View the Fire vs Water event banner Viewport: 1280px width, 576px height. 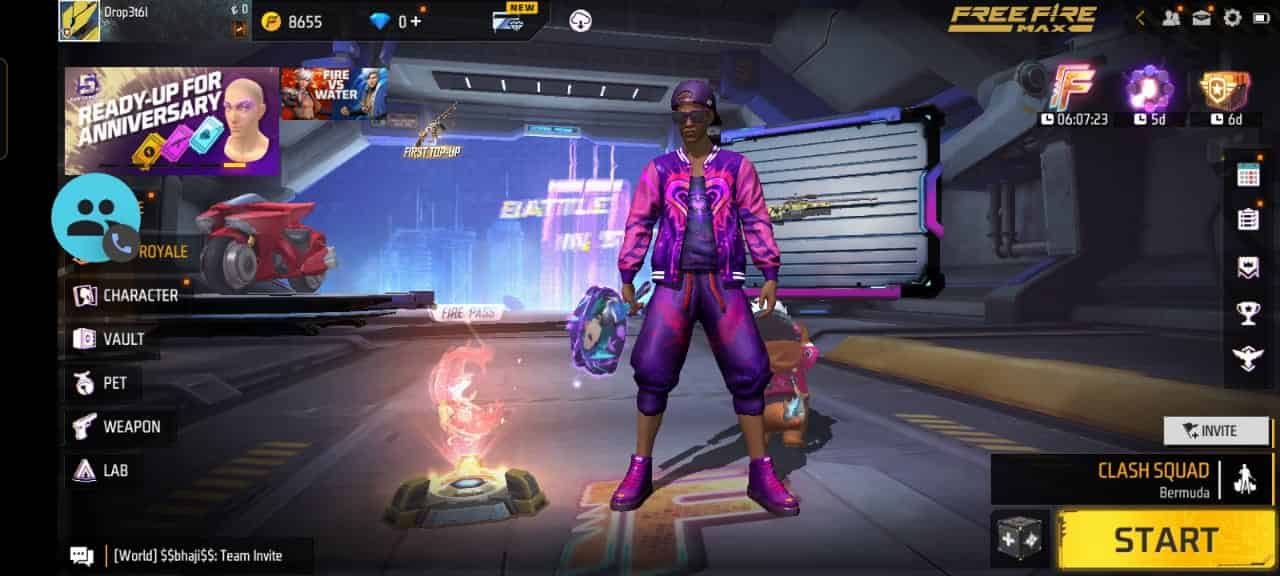click(x=333, y=94)
